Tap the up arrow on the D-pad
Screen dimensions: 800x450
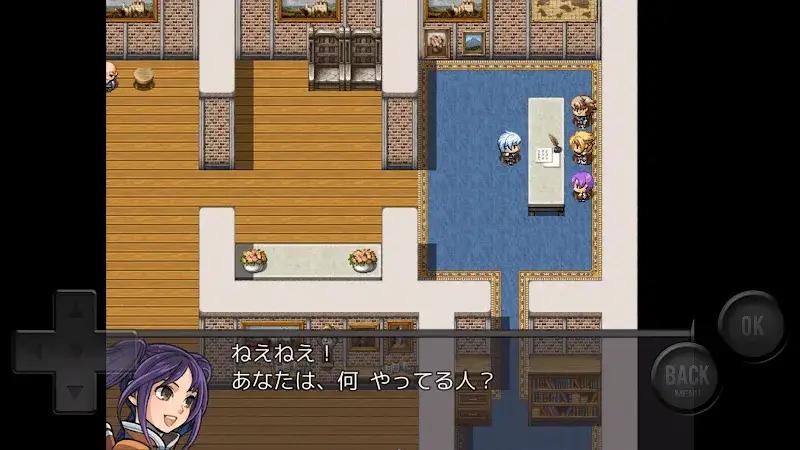click(74, 312)
